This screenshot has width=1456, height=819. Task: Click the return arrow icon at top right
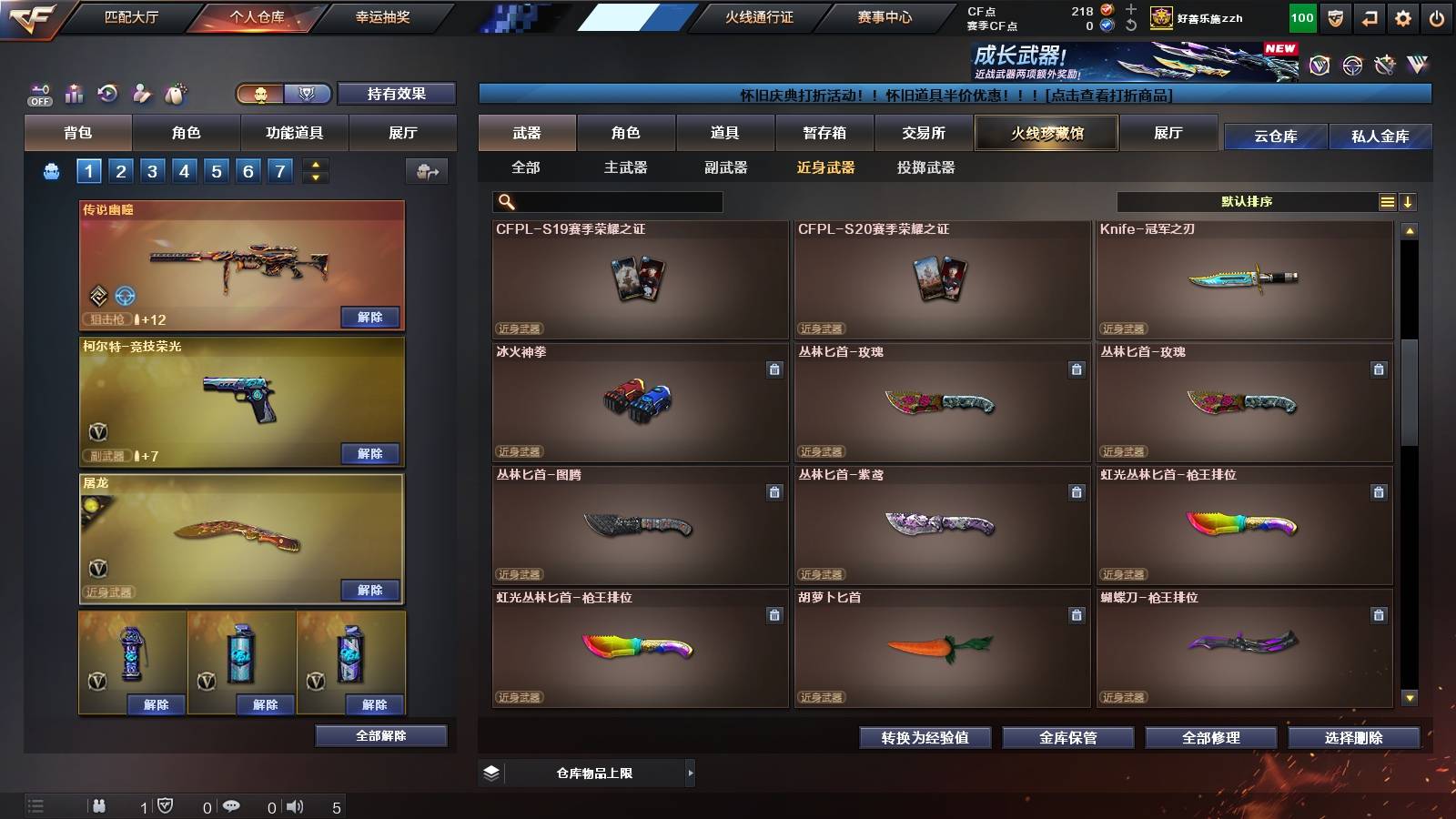click(1368, 17)
